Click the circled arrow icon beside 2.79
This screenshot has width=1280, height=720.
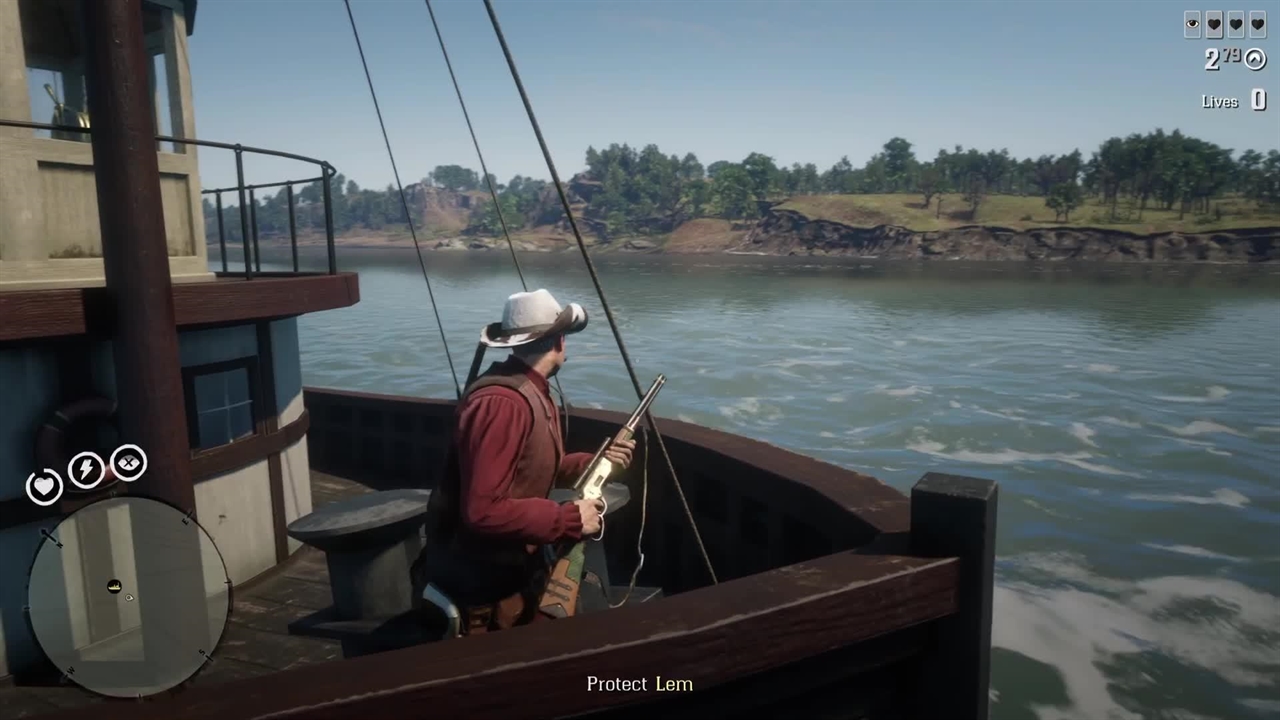point(1254,59)
